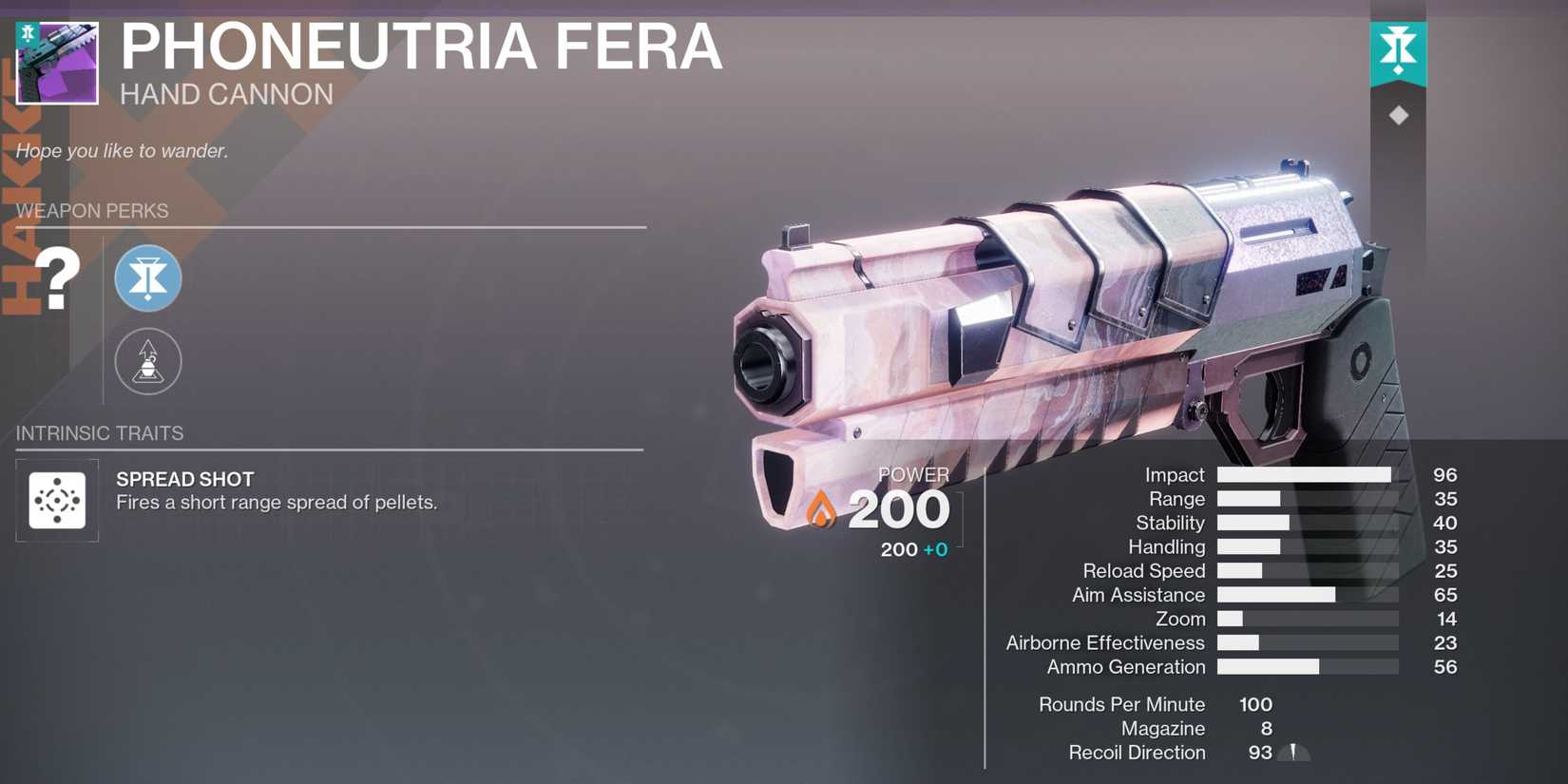Click the Magazine value of 8
The width and height of the screenshot is (1568, 784).
click(x=1265, y=728)
